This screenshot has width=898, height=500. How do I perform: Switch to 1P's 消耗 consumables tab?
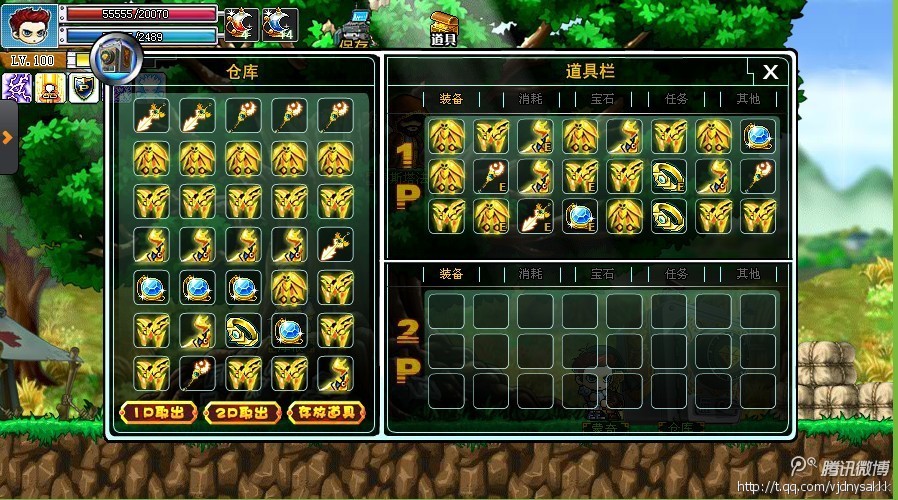pos(530,99)
